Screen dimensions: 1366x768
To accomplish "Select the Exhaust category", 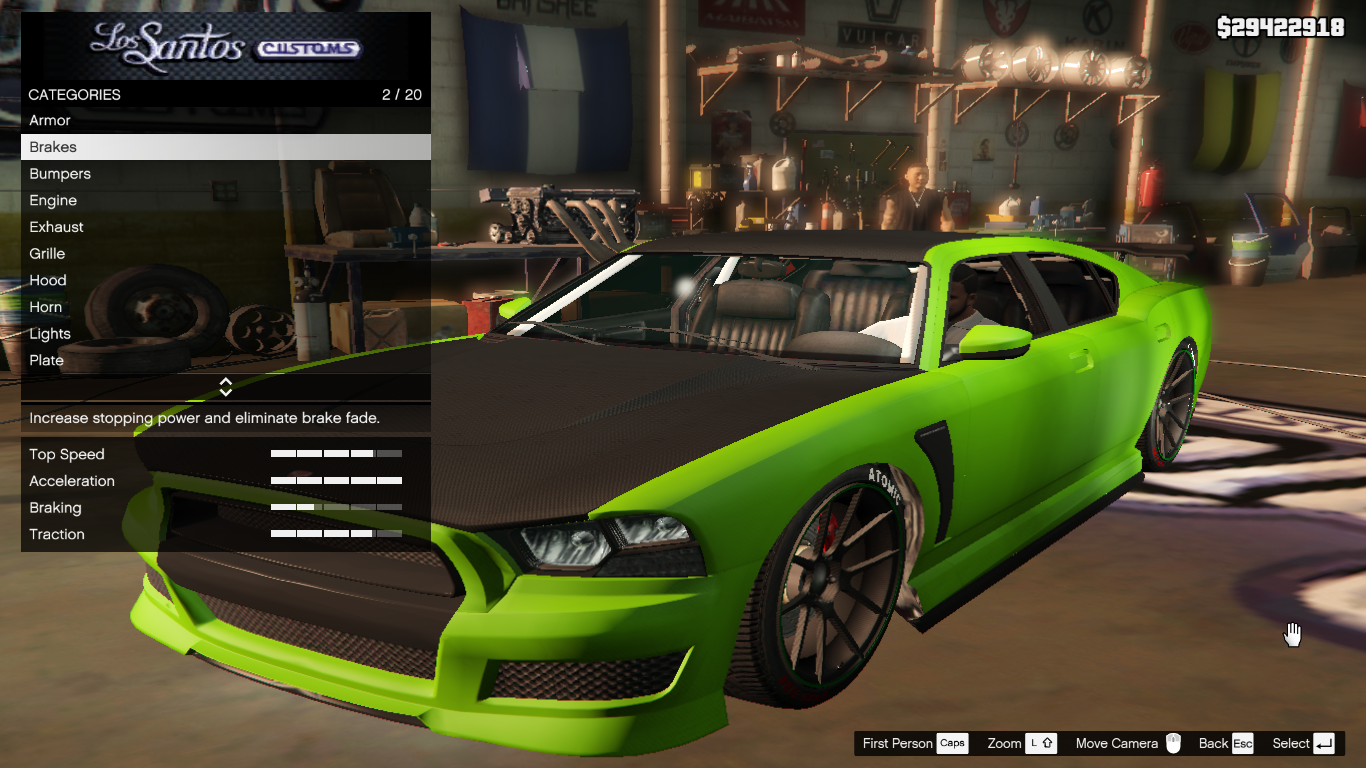I will pos(57,227).
